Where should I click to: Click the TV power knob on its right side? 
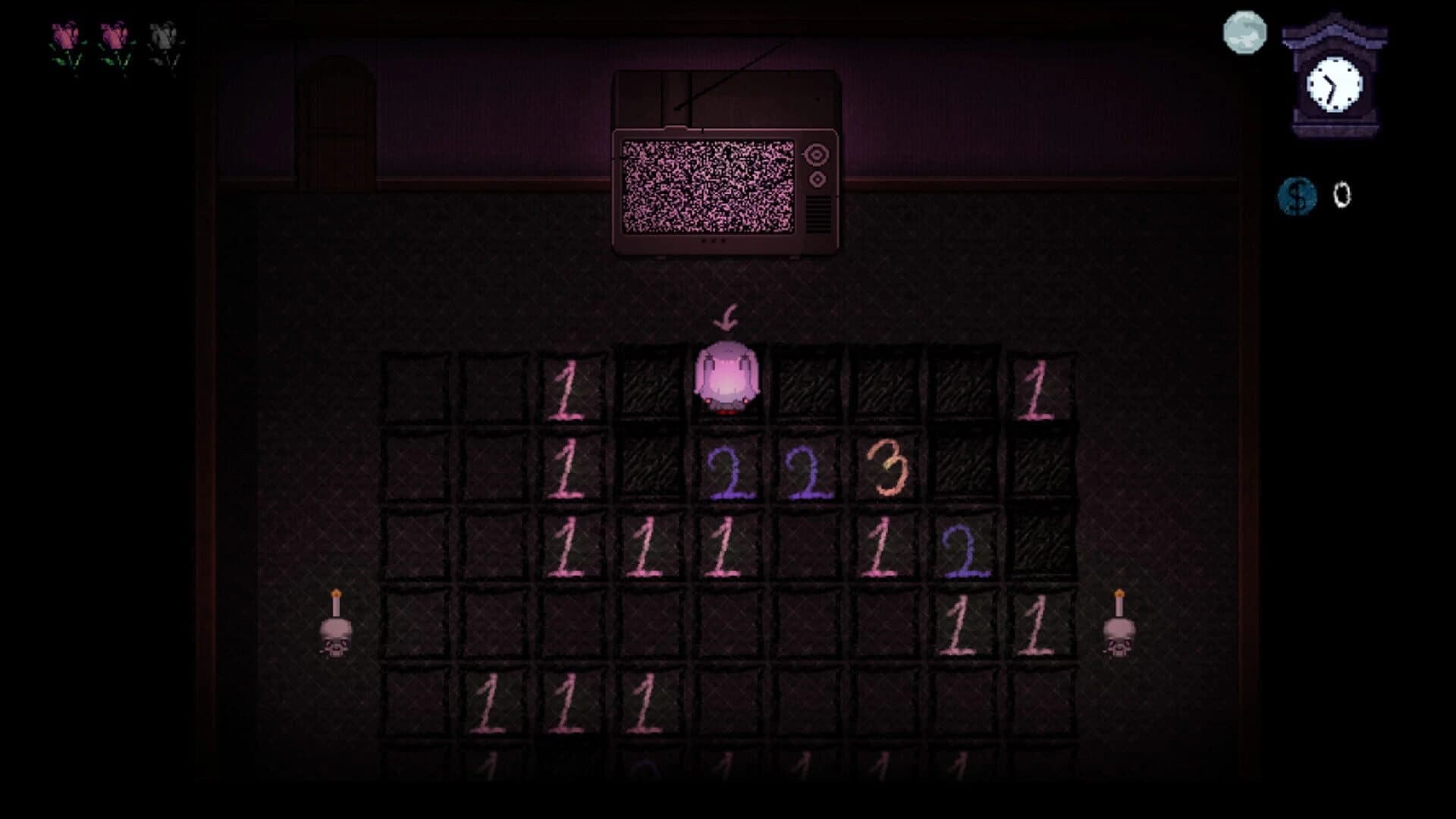(817, 155)
